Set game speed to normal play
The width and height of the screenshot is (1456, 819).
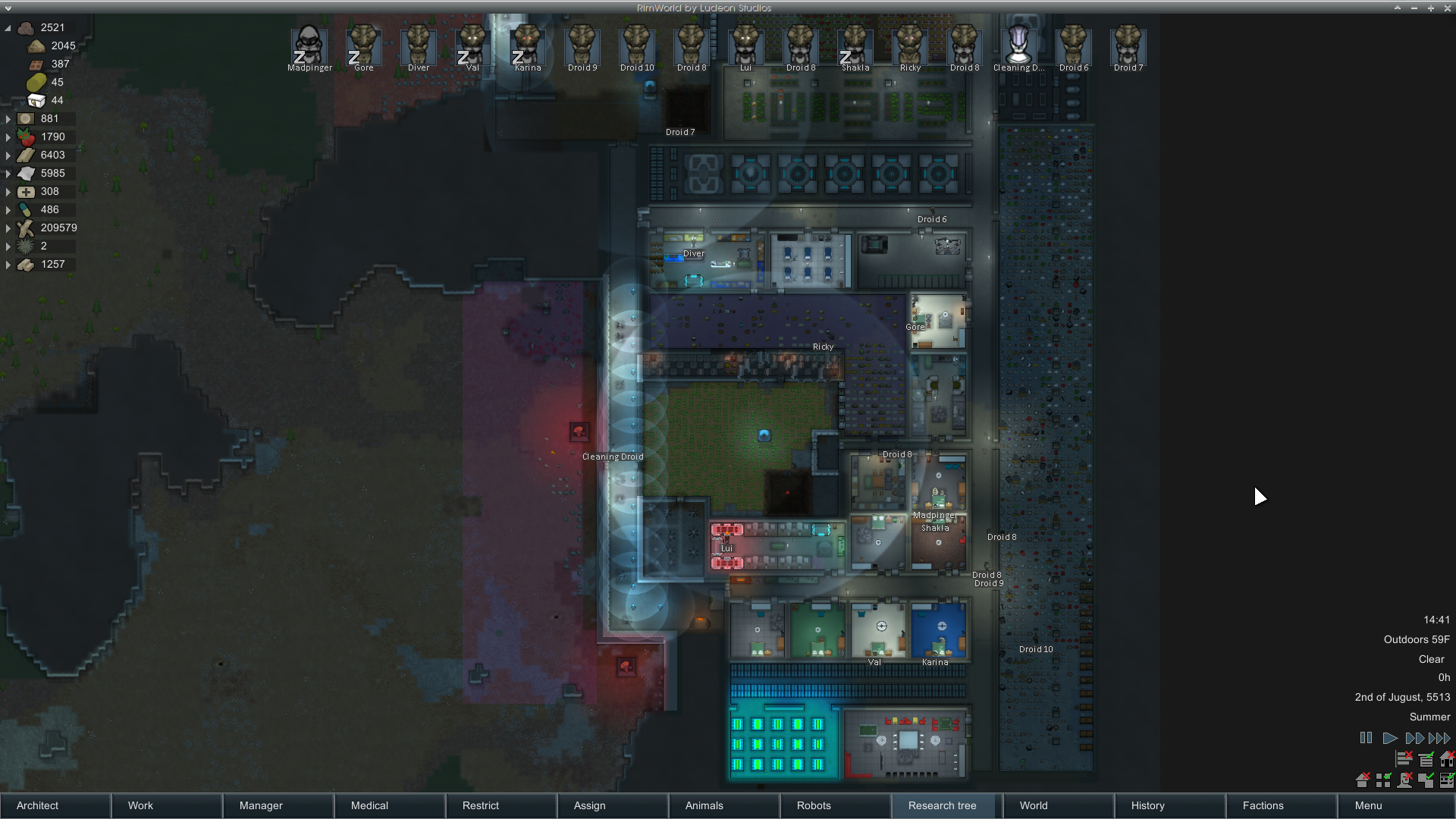tap(1390, 738)
